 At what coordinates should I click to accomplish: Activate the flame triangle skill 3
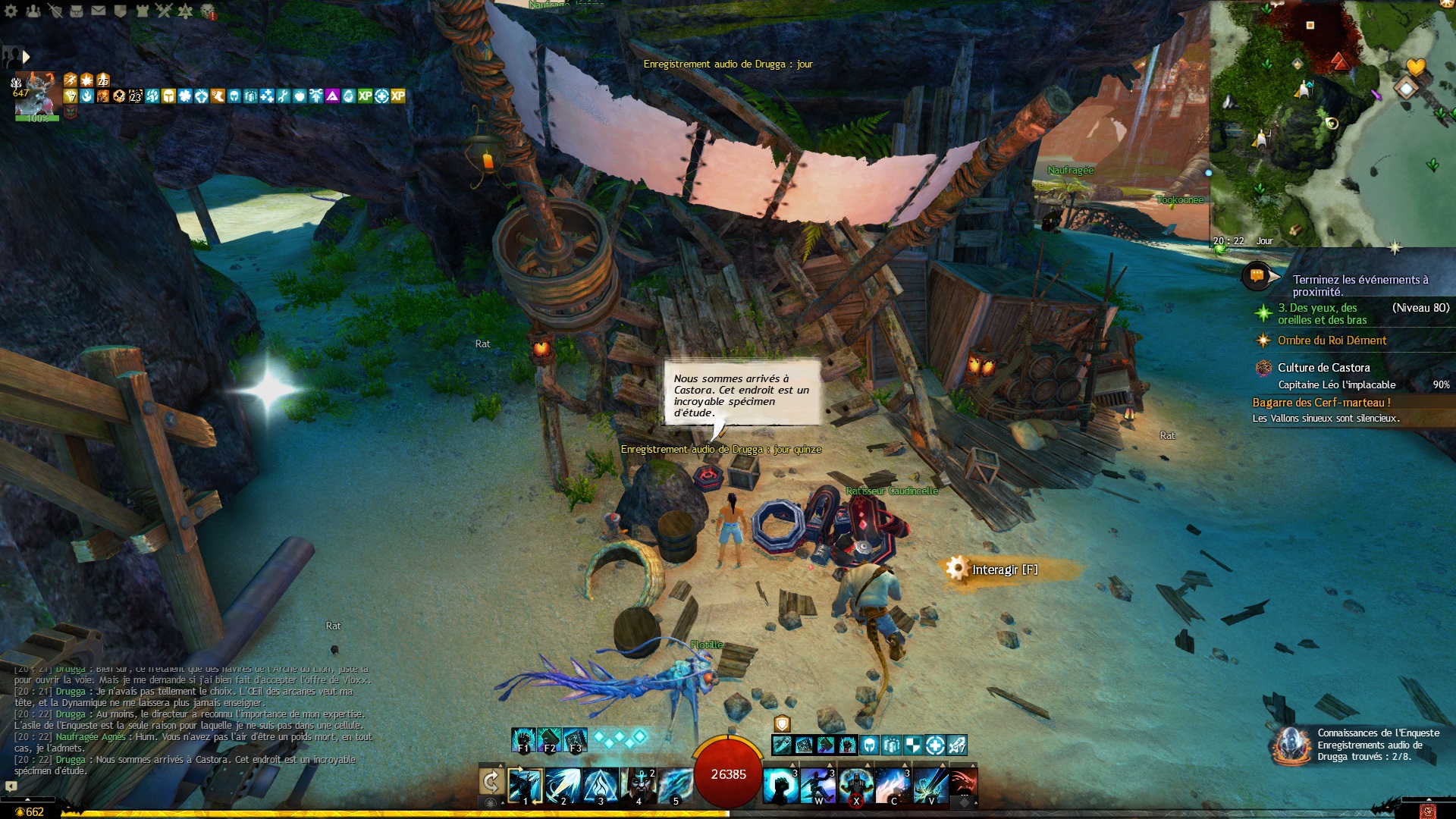[601, 785]
